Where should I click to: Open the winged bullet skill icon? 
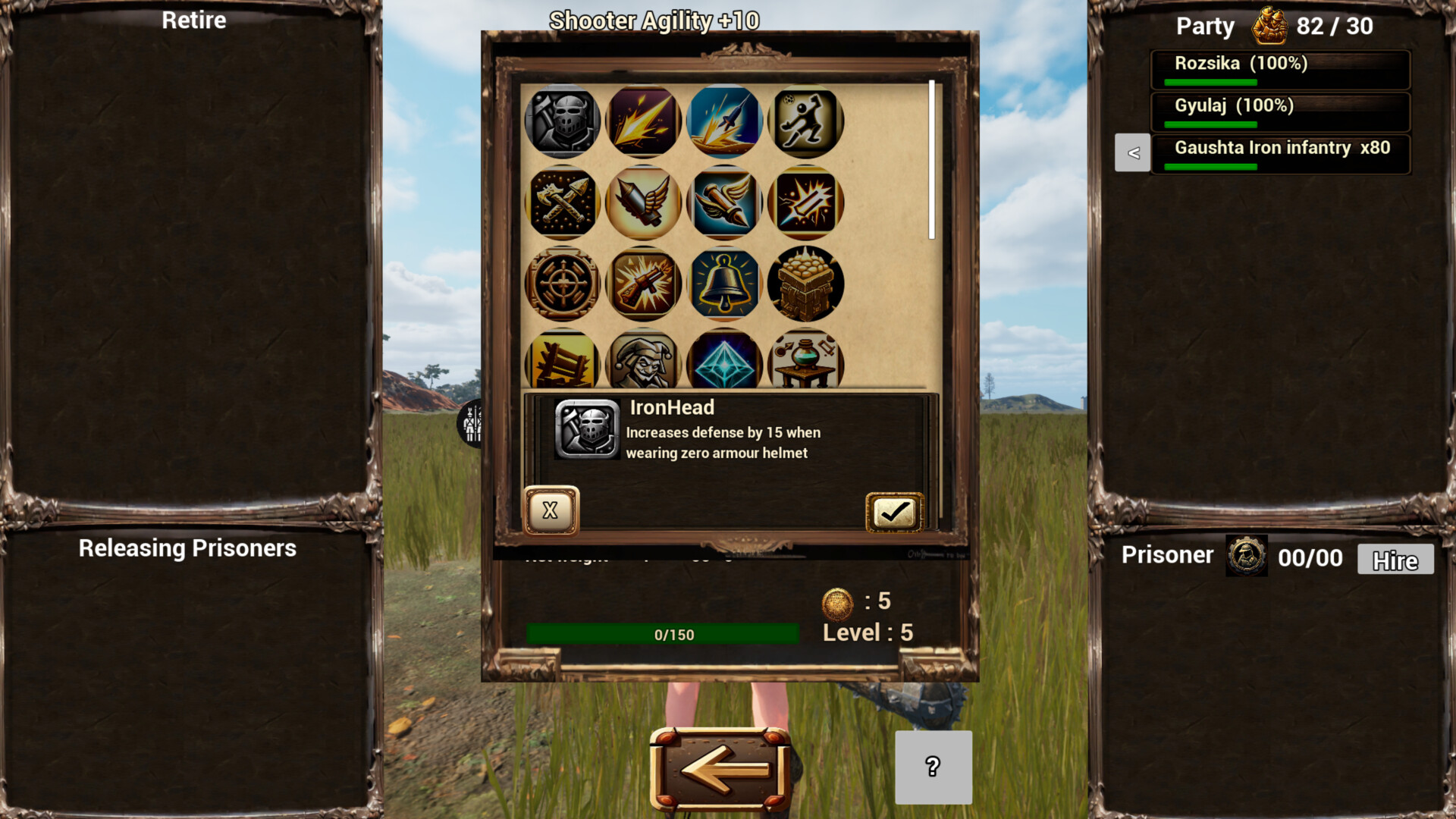[724, 203]
